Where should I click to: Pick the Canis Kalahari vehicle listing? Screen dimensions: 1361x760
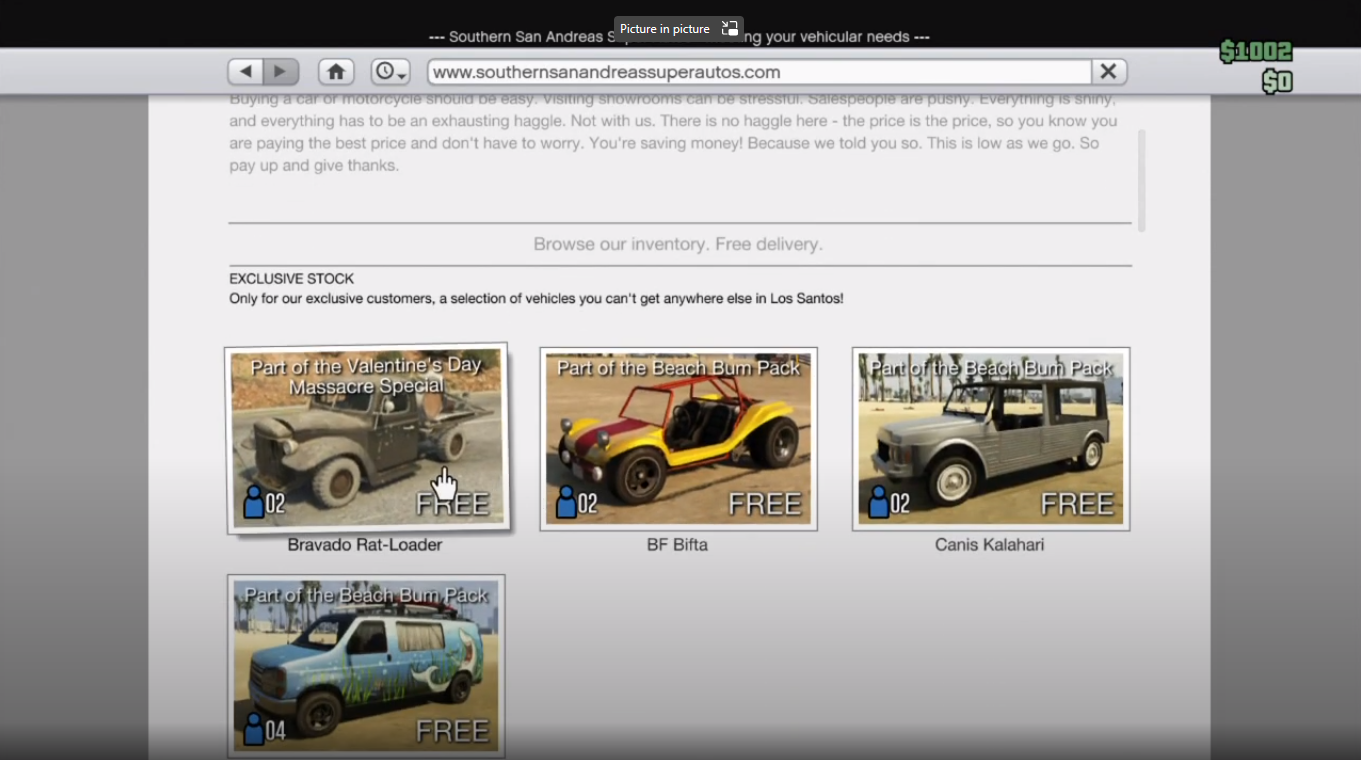click(990, 439)
